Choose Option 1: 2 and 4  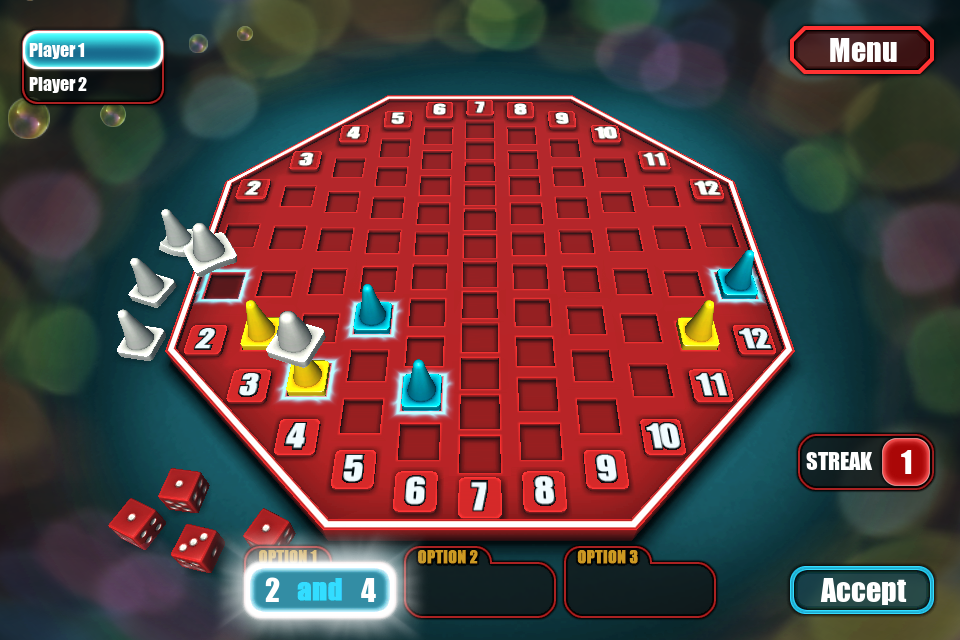(x=320, y=590)
